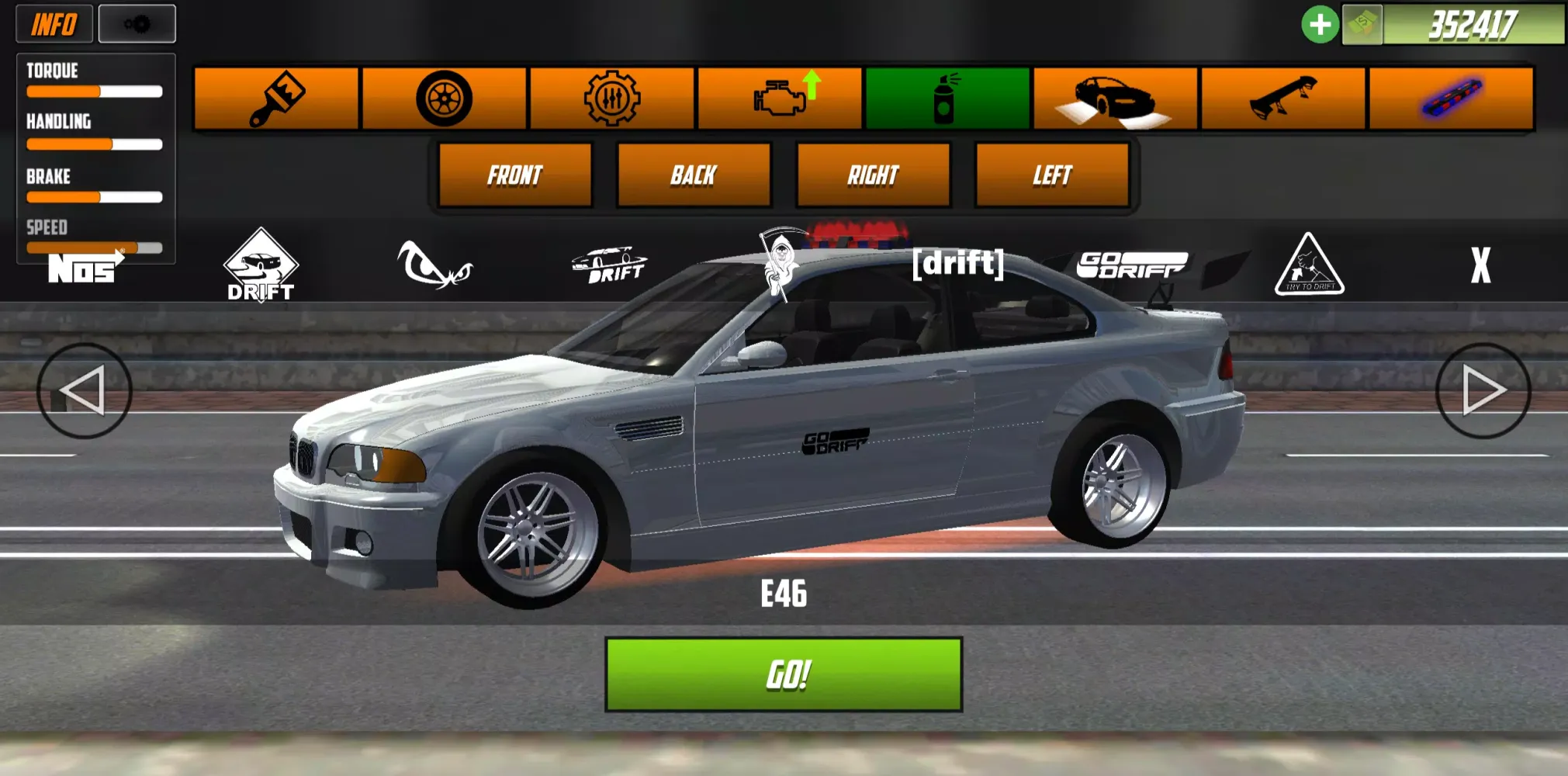The image size is (1568, 776).
Task: Add more cash with the green plus
Action: tap(1319, 25)
